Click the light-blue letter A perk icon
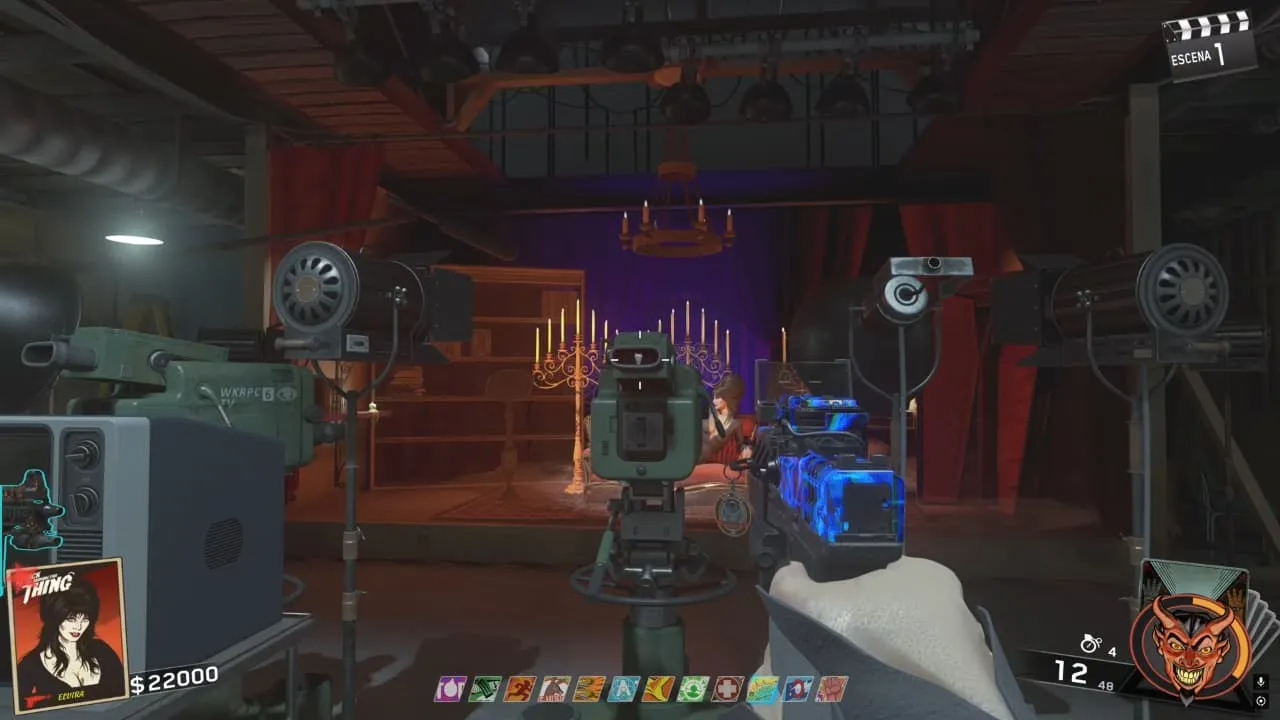 [623, 688]
